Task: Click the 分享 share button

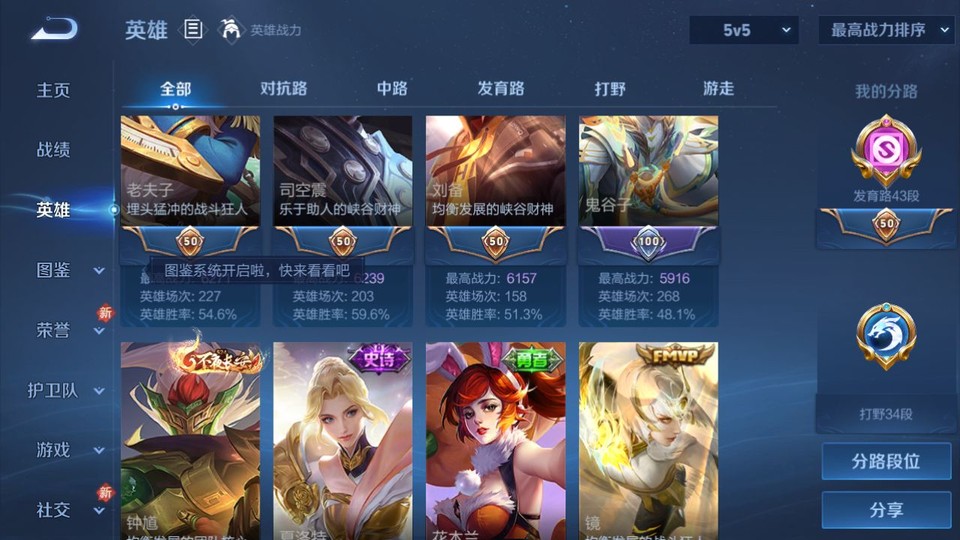Action: pyautogui.click(x=886, y=510)
